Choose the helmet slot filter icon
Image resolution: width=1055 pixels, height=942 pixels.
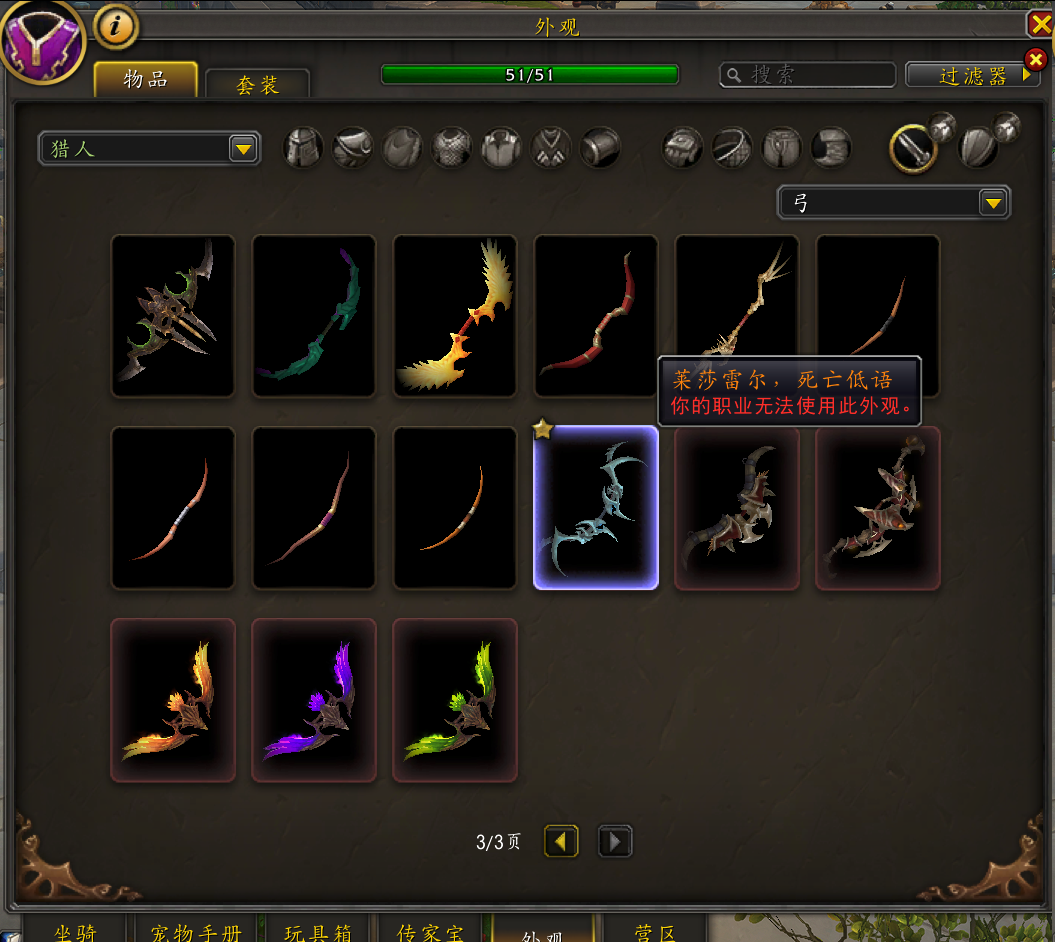tap(303, 148)
